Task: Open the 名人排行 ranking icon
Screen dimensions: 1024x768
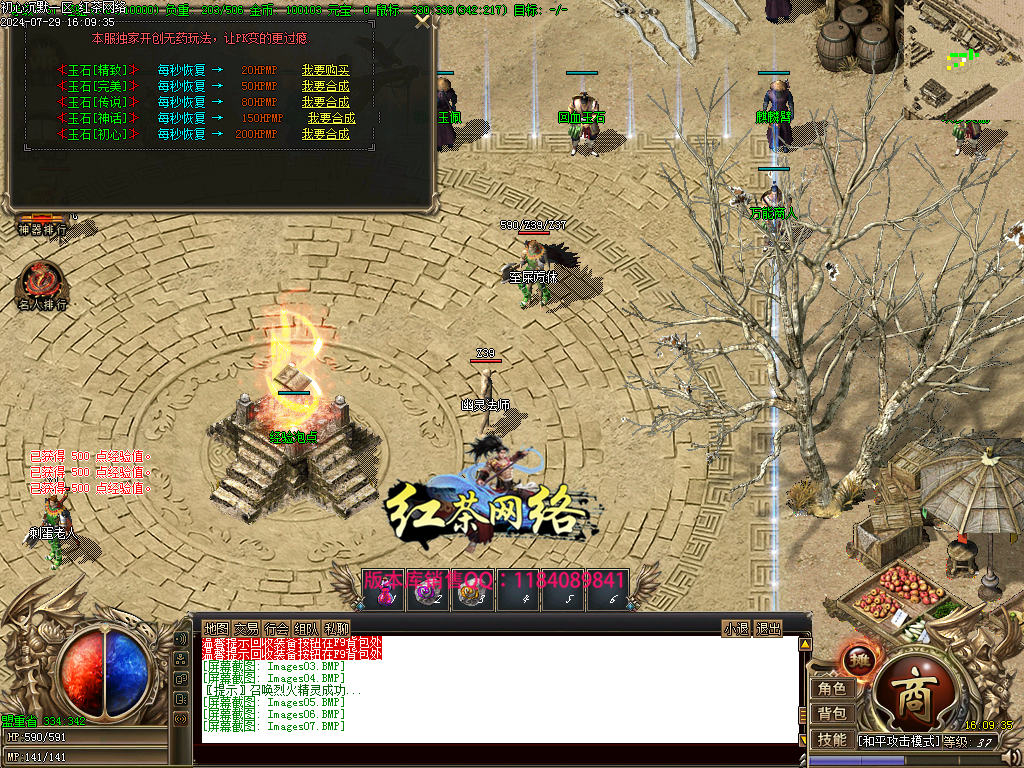Action: [x=42, y=285]
